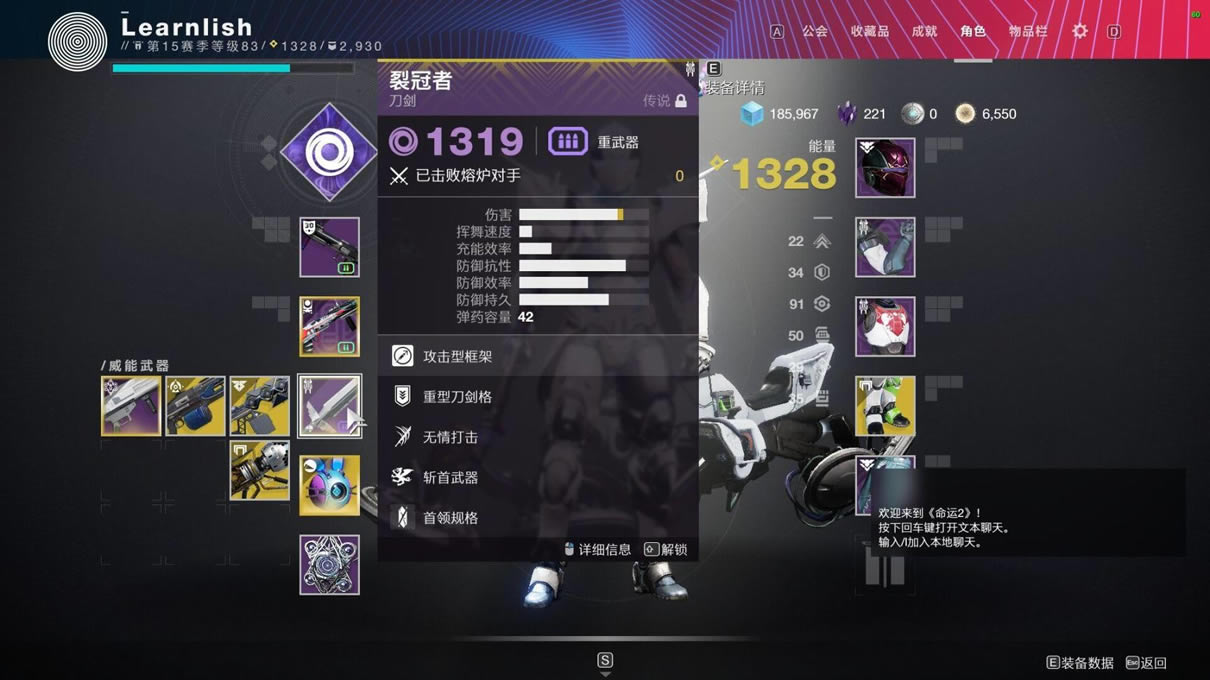1210x680 pixels.
Task: Open the purple Void subclass diamond
Action: (x=328, y=152)
